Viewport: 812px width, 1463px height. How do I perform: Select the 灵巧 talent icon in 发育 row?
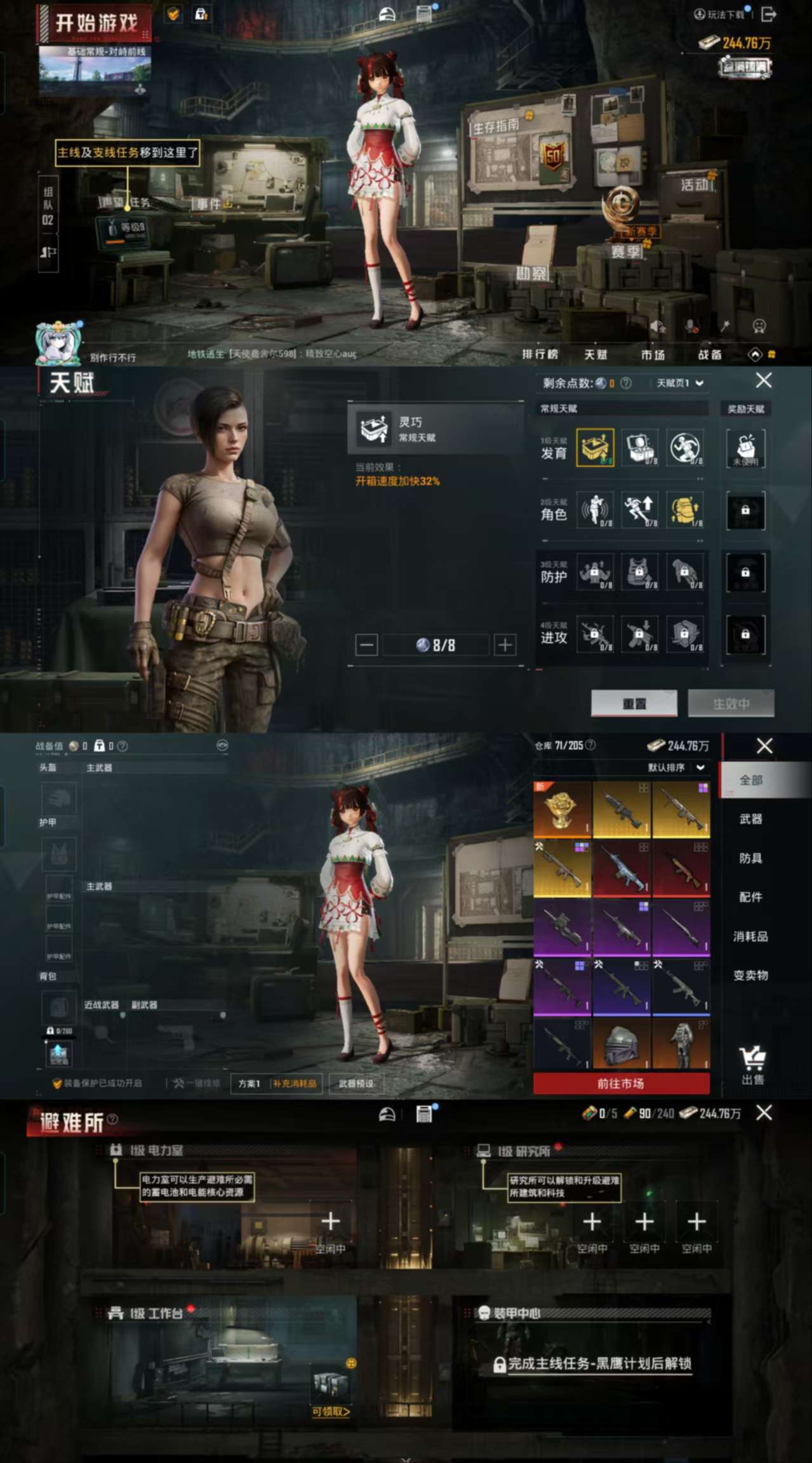pyautogui.click(x=595, y=448)
